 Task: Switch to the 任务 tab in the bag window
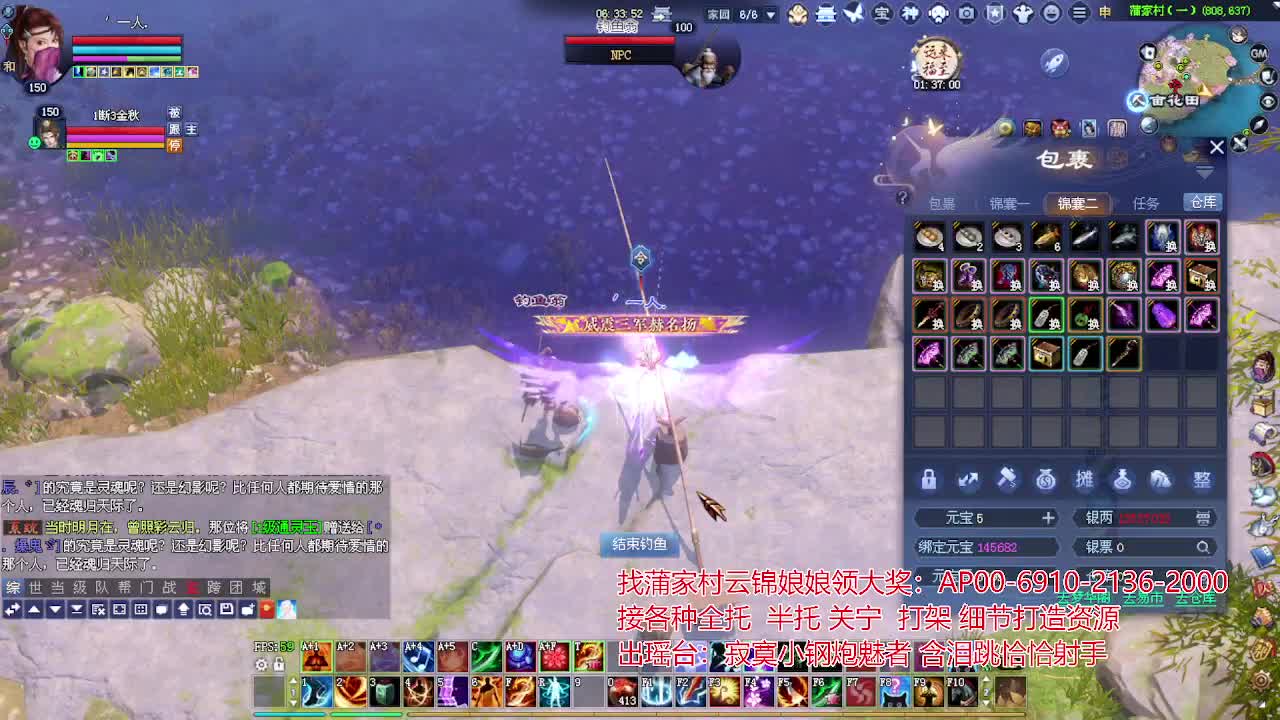tap(1148, 202)
